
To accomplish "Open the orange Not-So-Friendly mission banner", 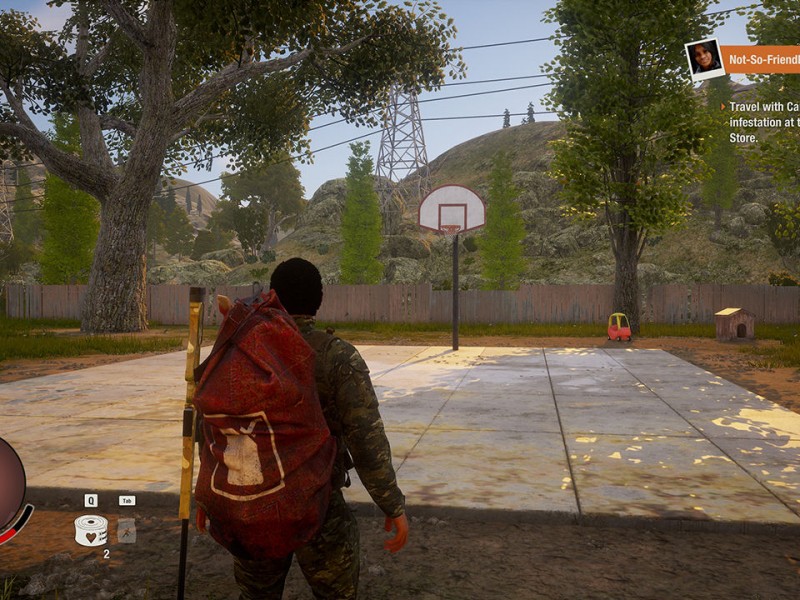I will (x=763, y=60).
